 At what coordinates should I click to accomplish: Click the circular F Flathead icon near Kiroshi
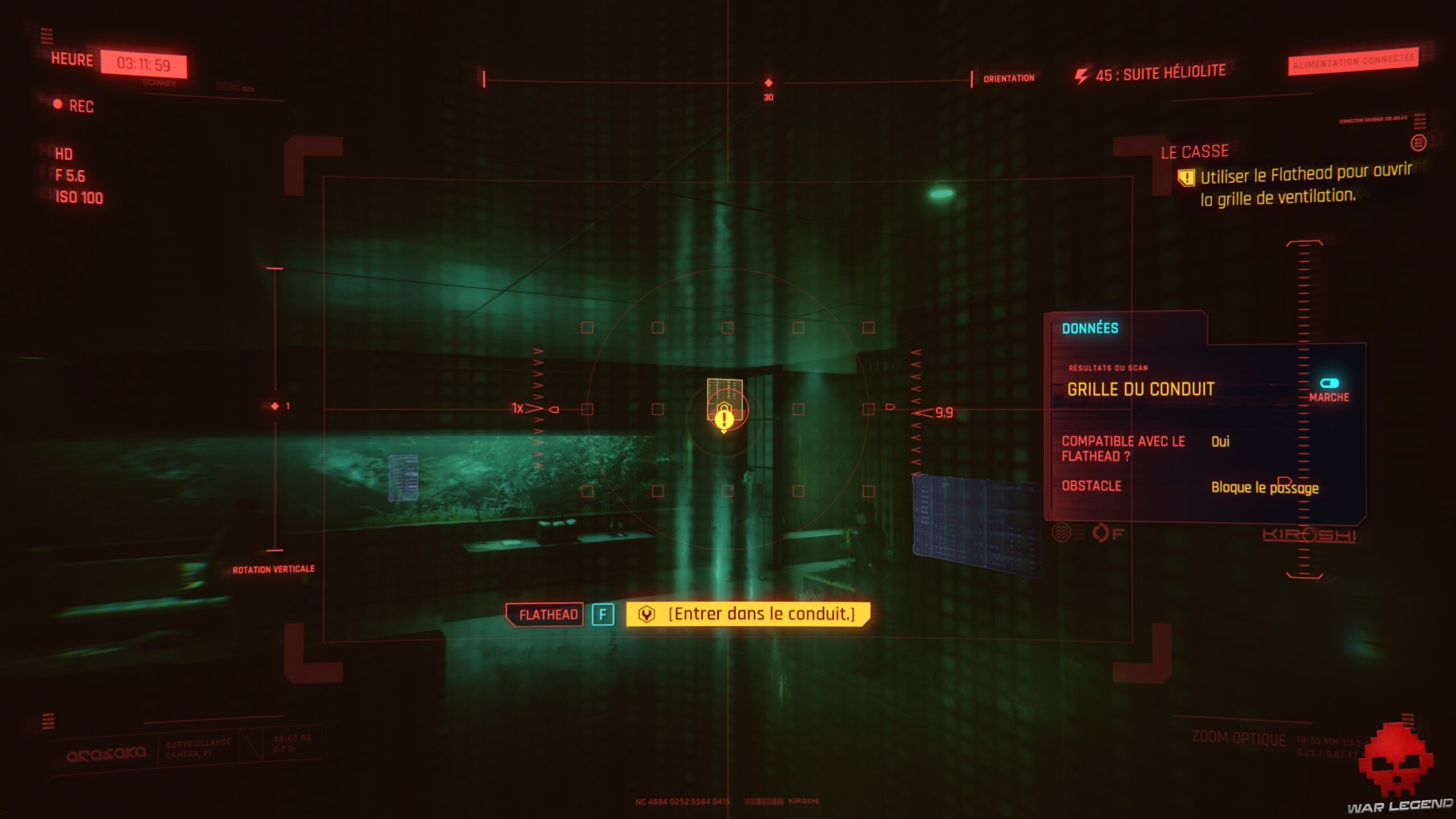(1101, 533)
